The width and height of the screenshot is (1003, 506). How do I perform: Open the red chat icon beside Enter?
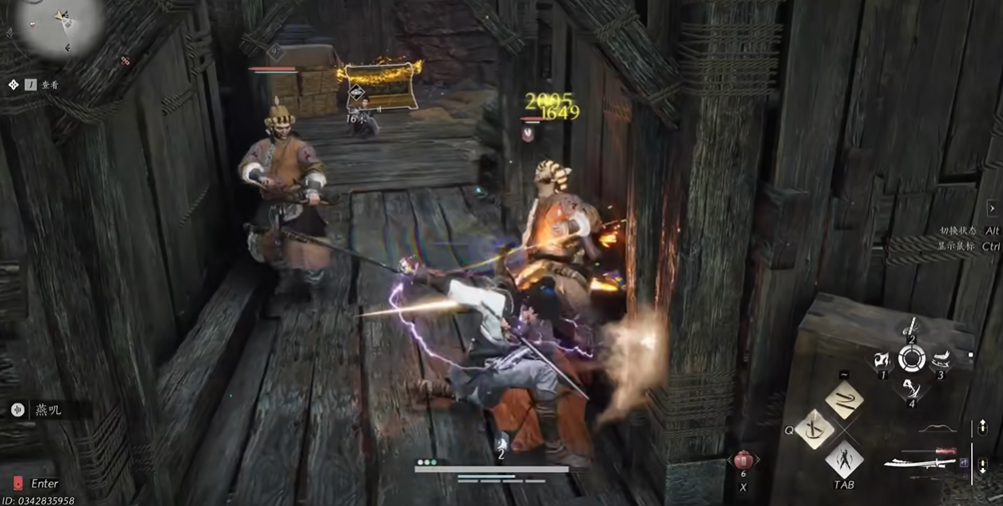pos(16,484)
